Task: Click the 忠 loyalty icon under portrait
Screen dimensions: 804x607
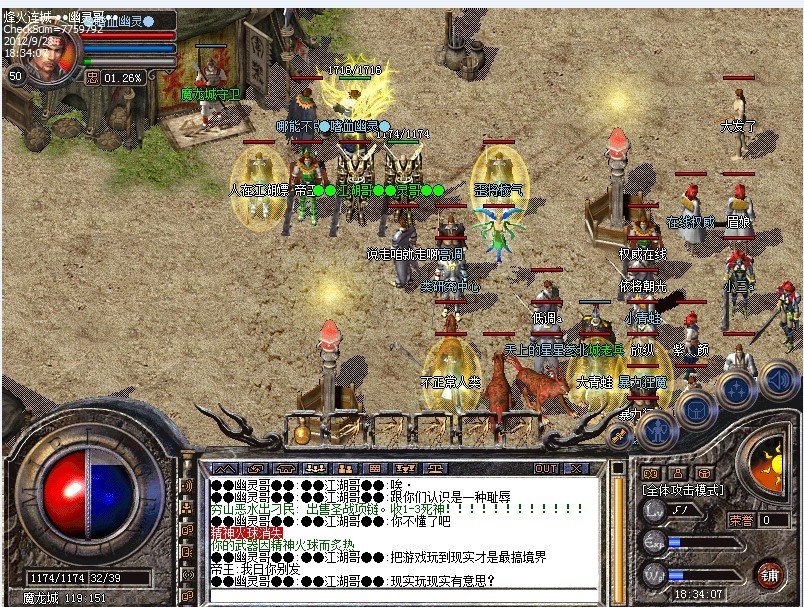Action: 92,77
